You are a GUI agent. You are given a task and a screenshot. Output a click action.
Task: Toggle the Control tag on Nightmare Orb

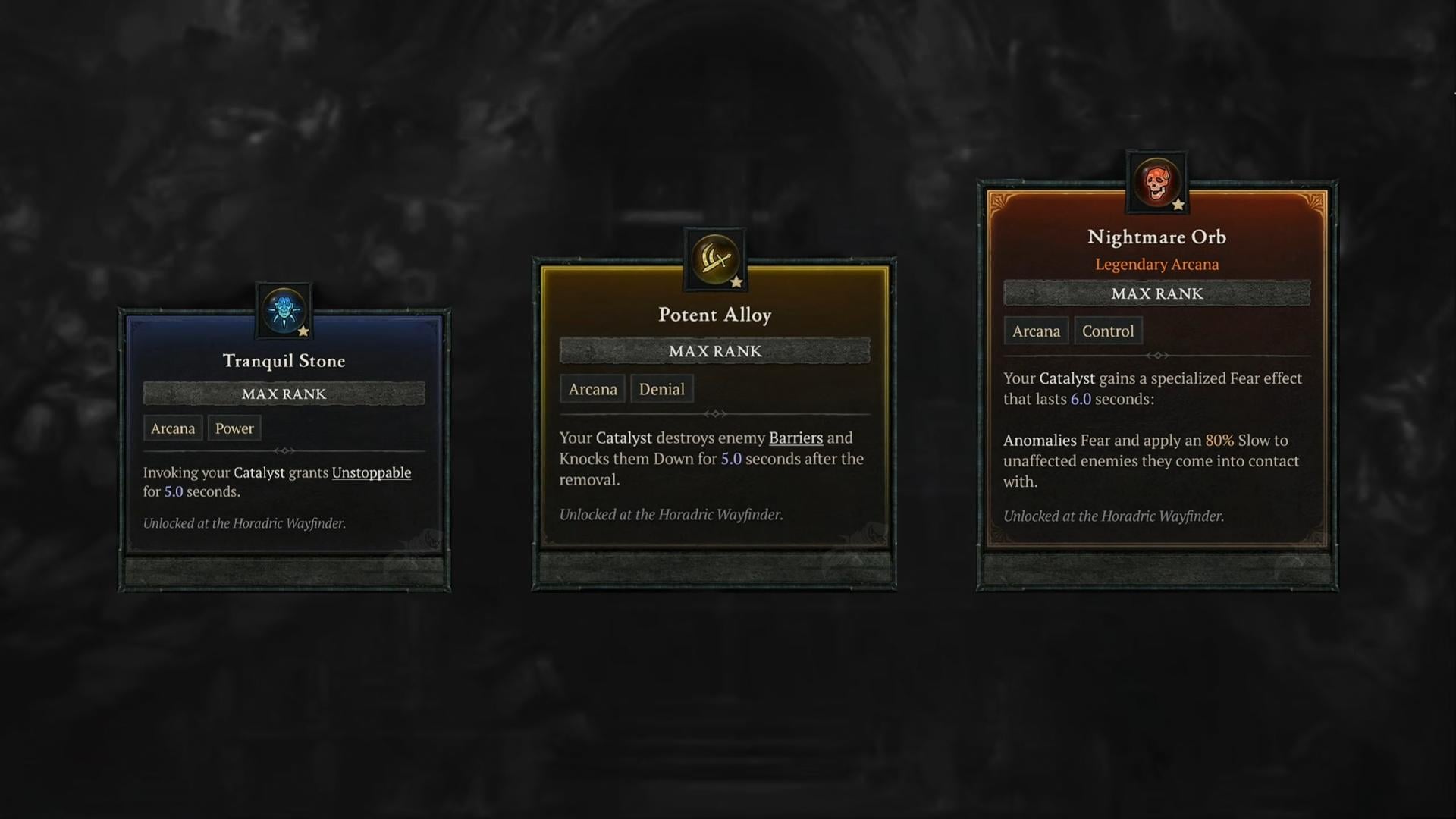pos(1108,331)
